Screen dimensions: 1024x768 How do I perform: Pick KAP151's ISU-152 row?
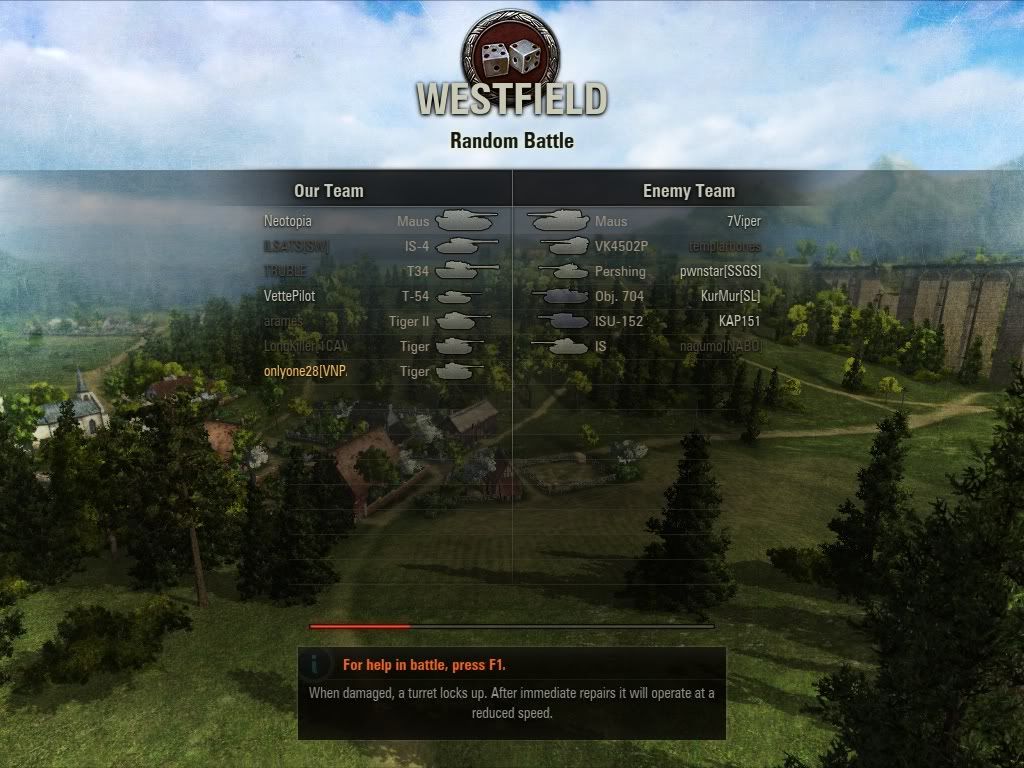(645, 321)
